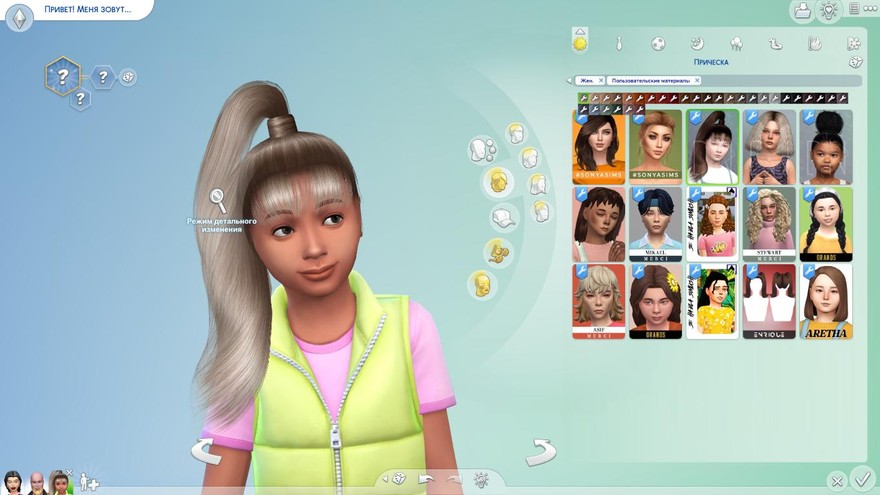Switch to the everyday sun outfit category
Screen dimensions: 880x495
tap(580, 42)
